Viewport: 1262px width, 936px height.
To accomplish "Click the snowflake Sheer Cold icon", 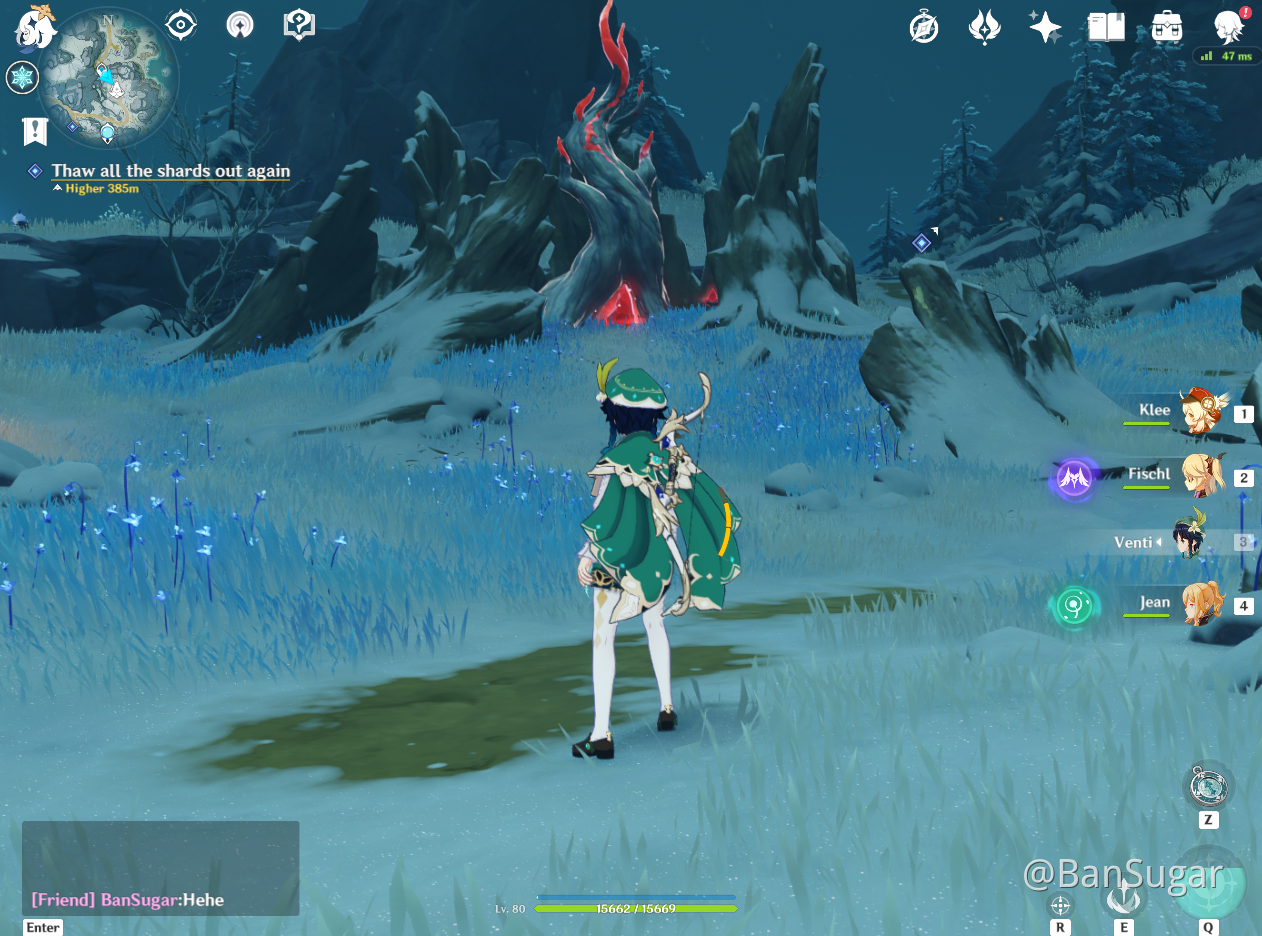I will [22, 77].
